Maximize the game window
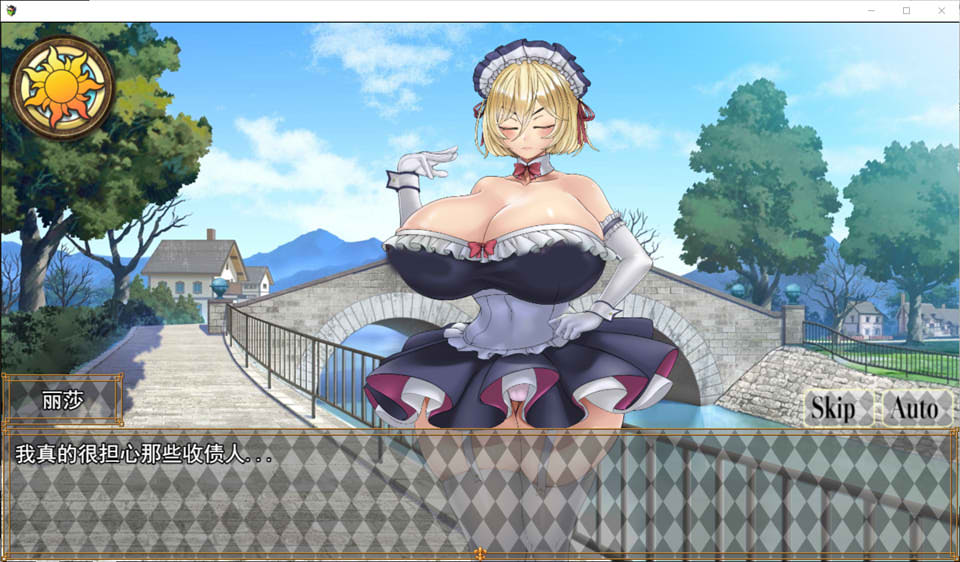This screenshot has width=960, height=562. [x=906, y=10]
